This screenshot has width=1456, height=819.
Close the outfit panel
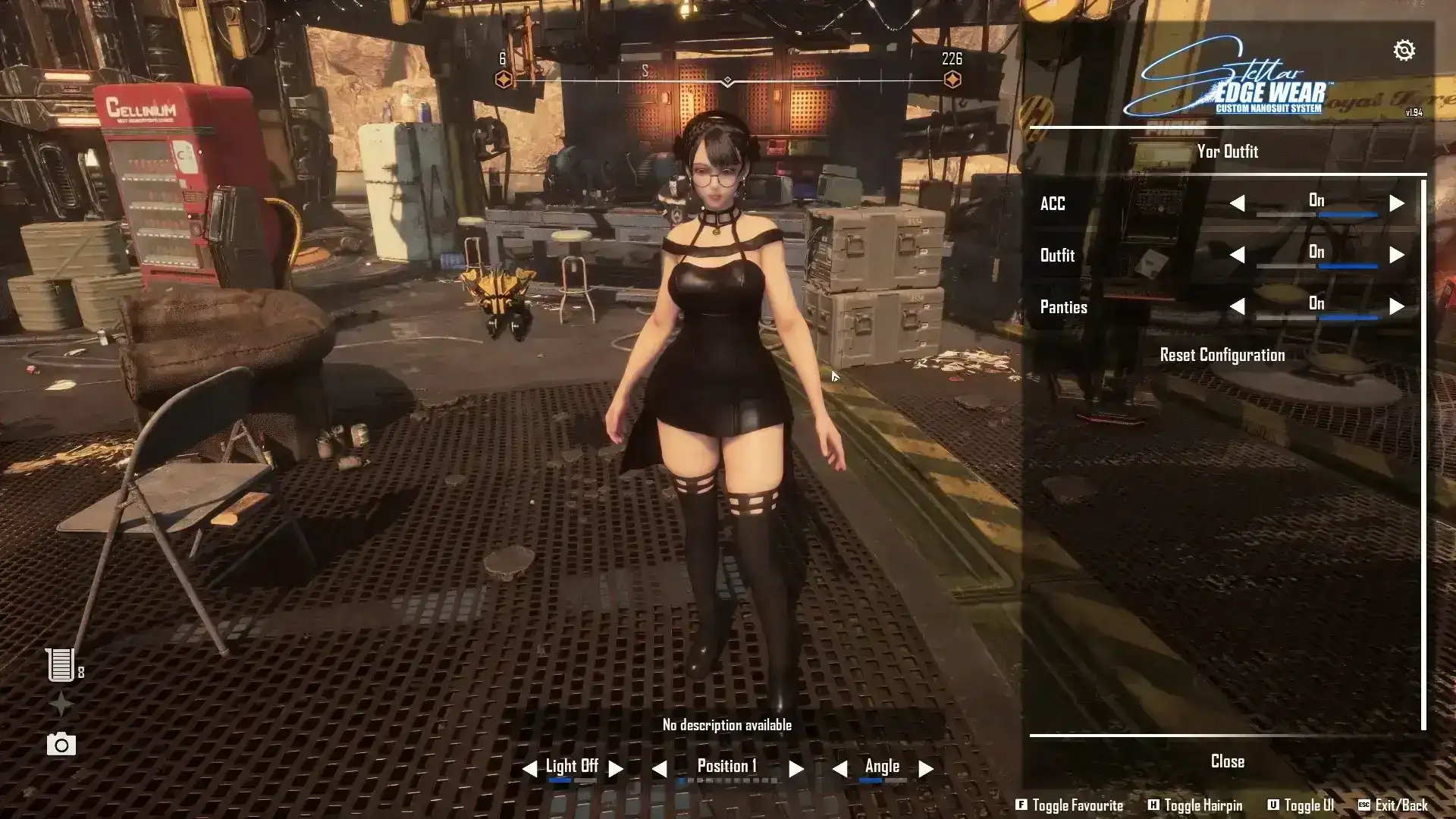click(1227, 761)
